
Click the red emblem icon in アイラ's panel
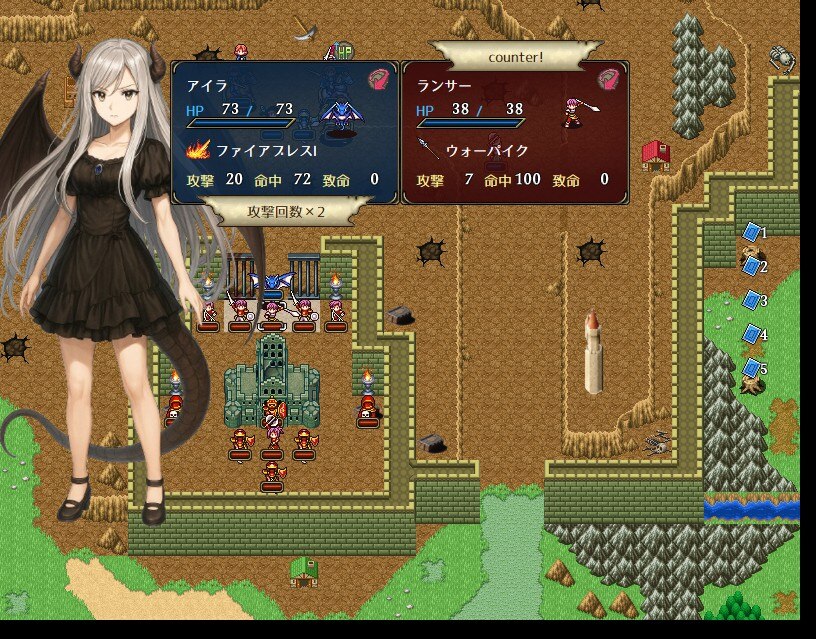tap(378, 79)
